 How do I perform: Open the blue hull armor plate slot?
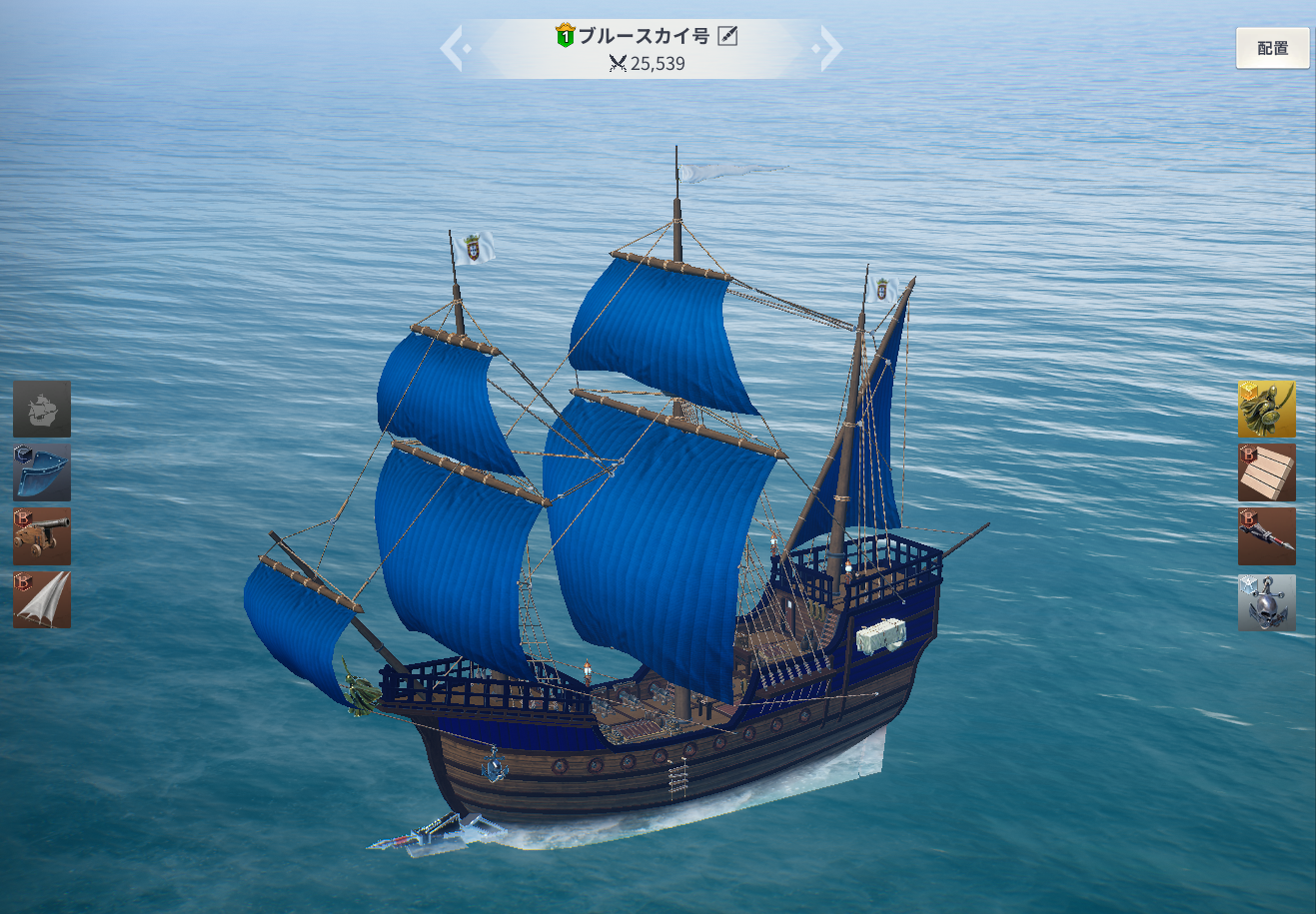[x=42, y=472]
